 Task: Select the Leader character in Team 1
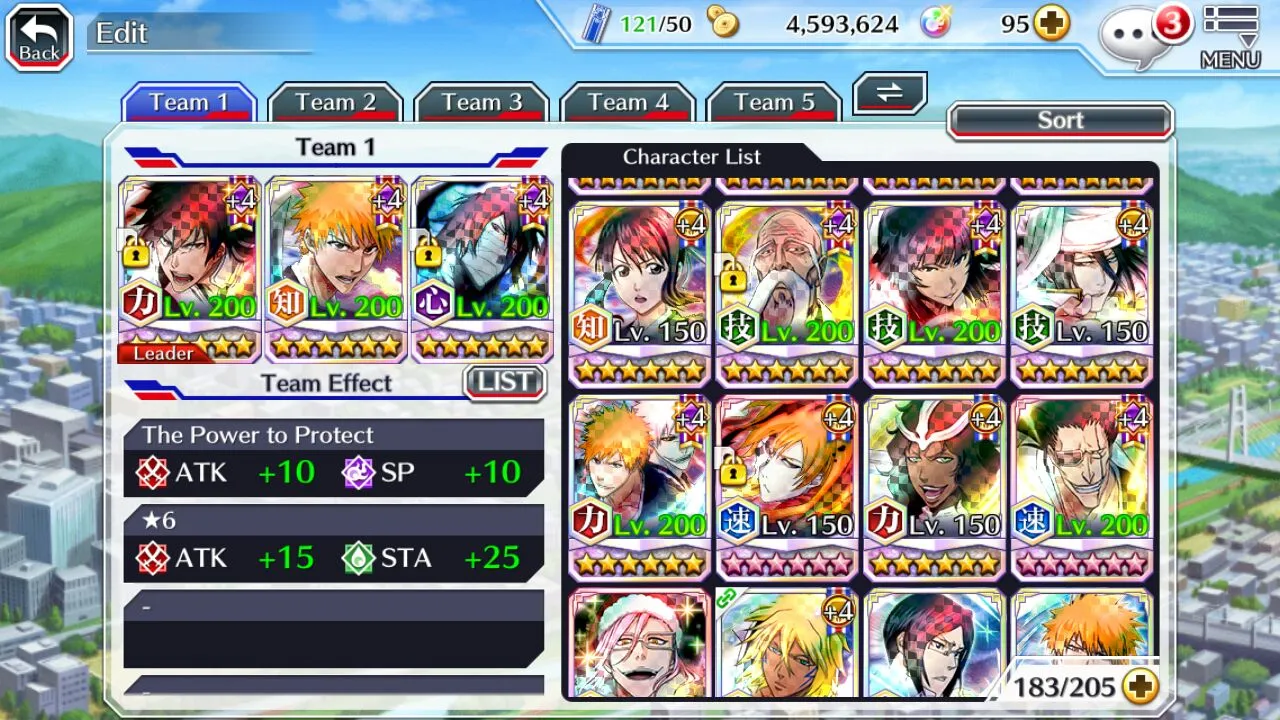point(189,268)
